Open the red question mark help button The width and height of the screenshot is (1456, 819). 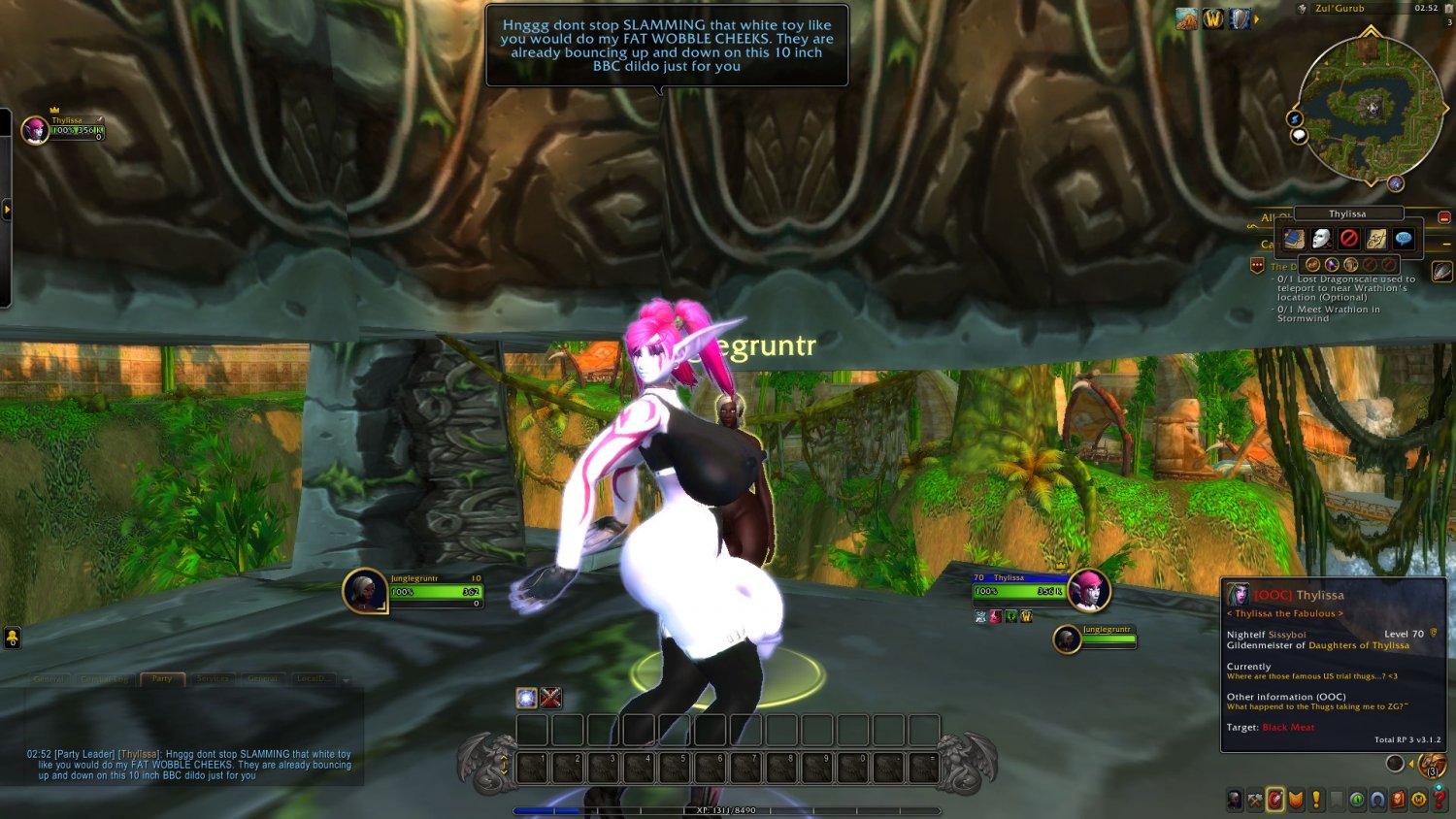pyautogui.click(x=1439, y=800)
